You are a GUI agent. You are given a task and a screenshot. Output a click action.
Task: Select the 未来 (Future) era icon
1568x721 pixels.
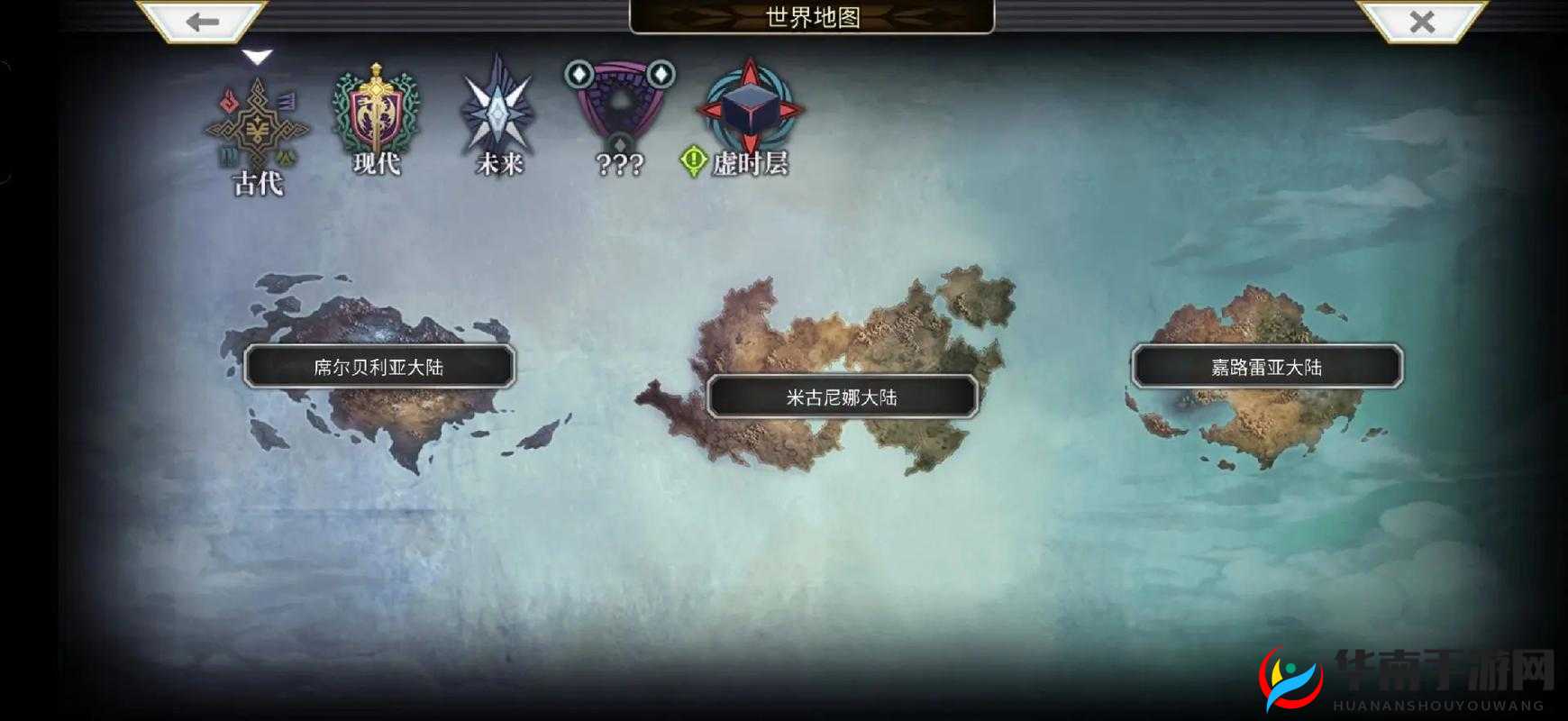[500, 108]
